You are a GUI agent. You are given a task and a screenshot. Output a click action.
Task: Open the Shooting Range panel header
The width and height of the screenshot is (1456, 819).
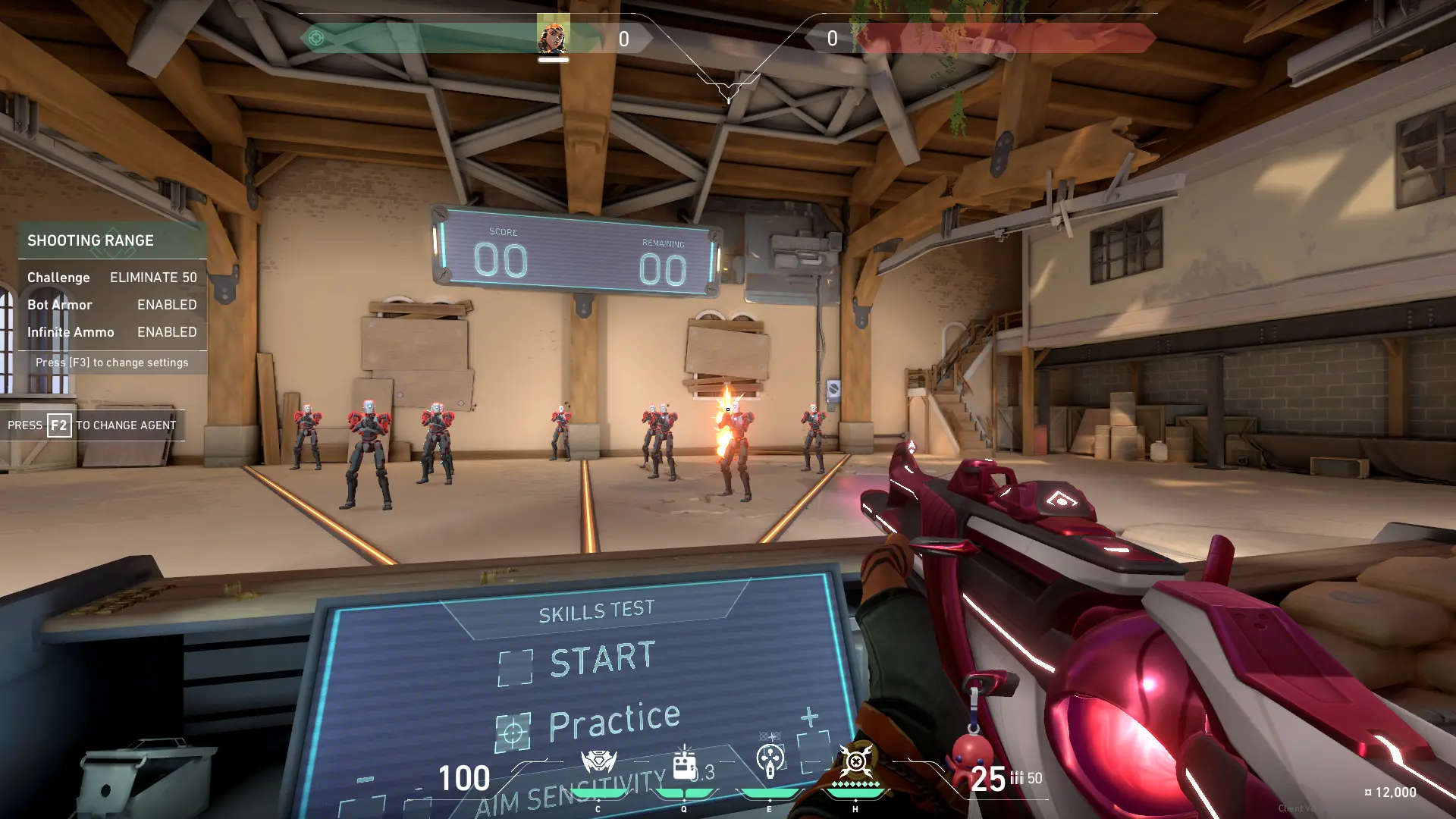tap(112, 240)
